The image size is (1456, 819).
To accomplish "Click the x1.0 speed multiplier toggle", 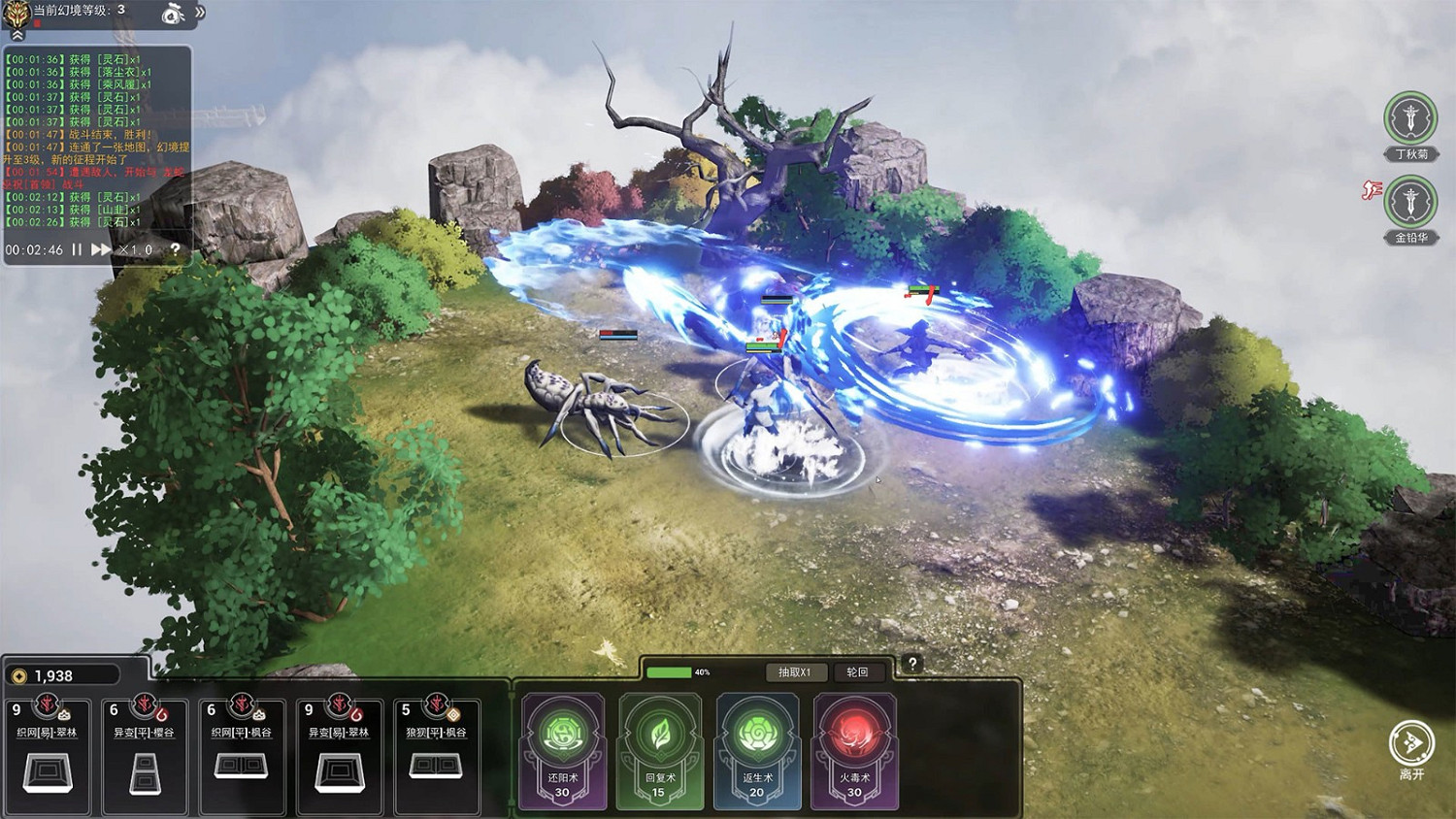I will click(134, 250).
